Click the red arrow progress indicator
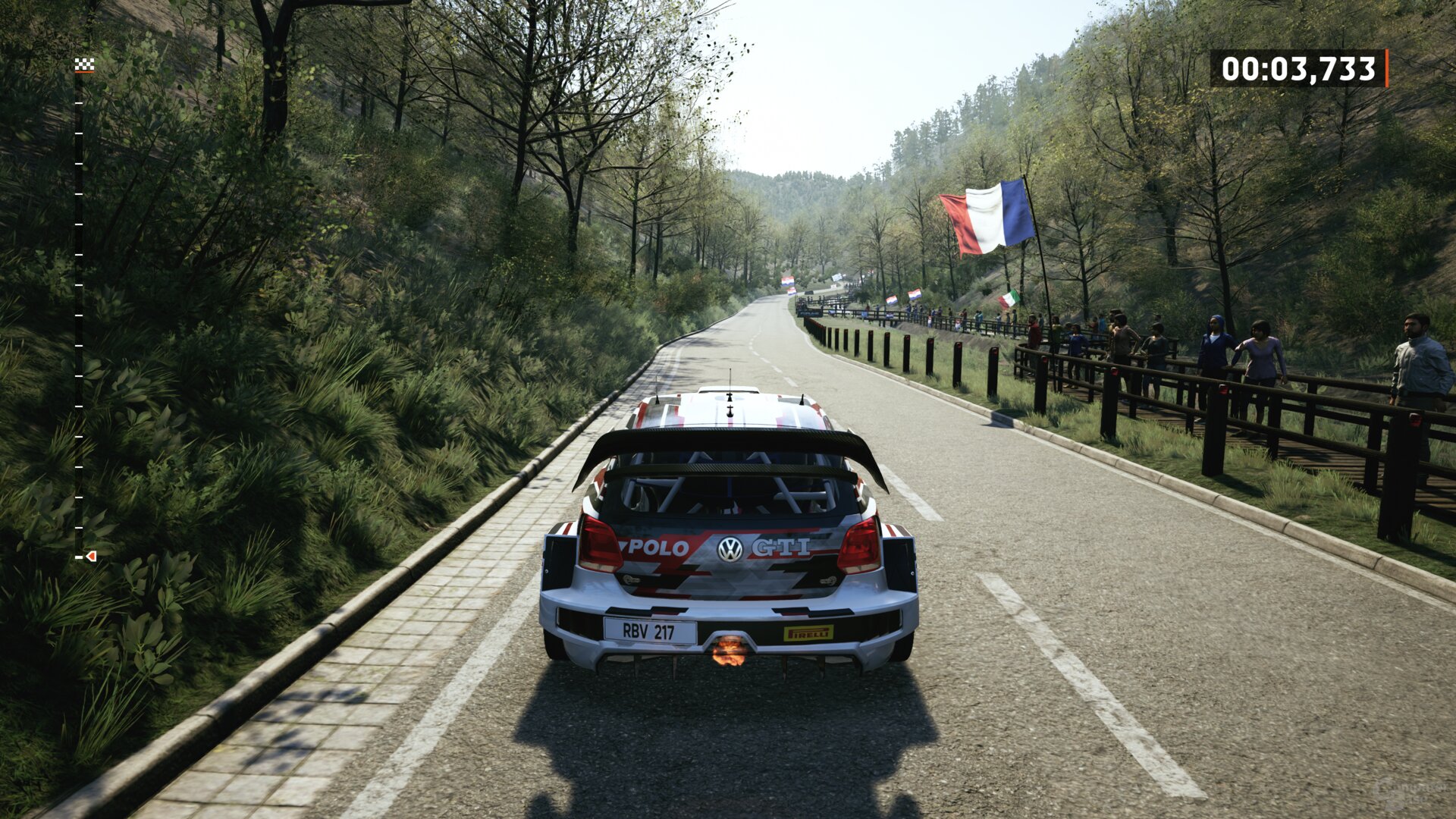The image size is (1456, 819). tap(91, 557)
